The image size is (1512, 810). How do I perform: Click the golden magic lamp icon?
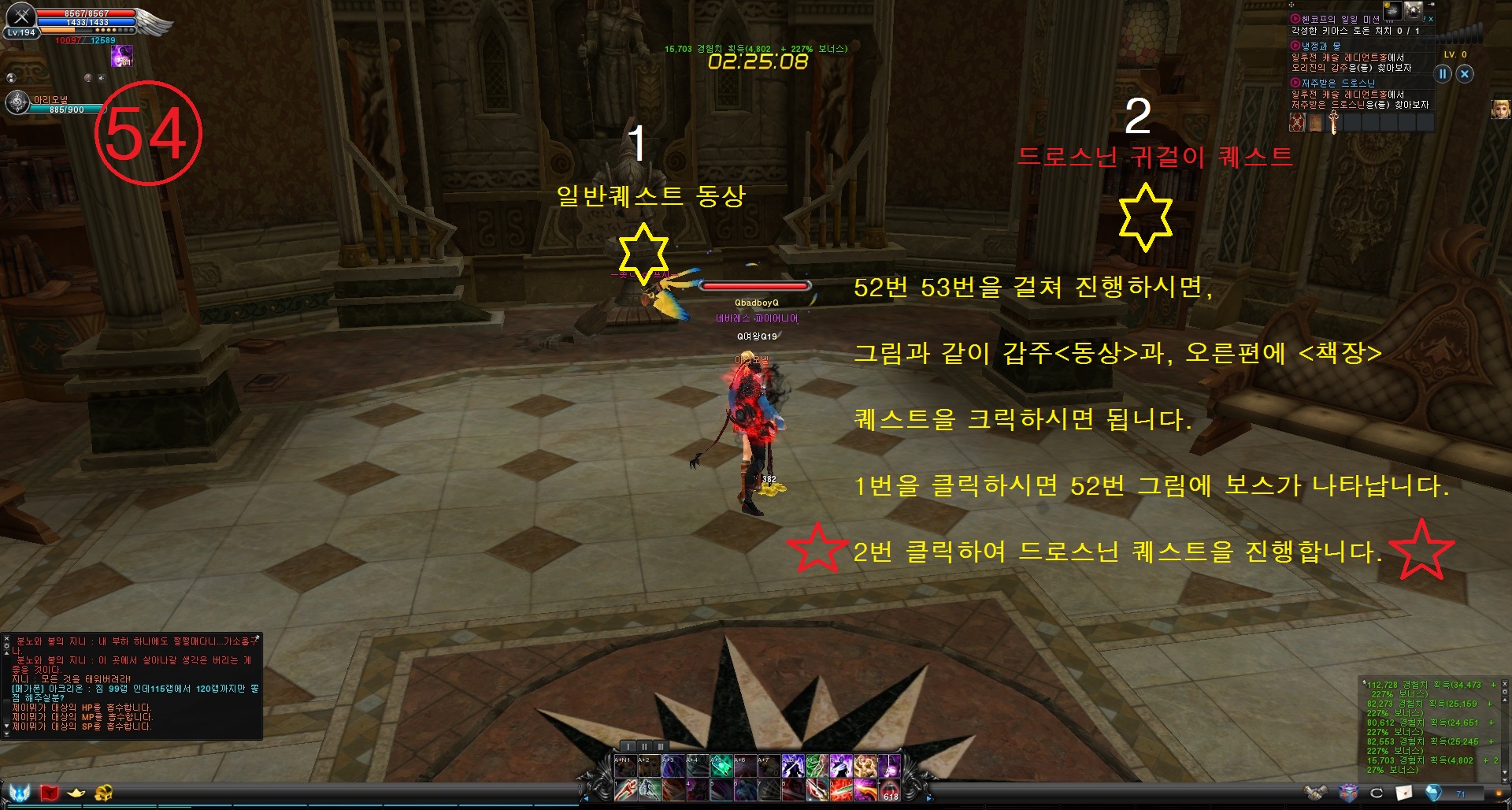[76, 792]
